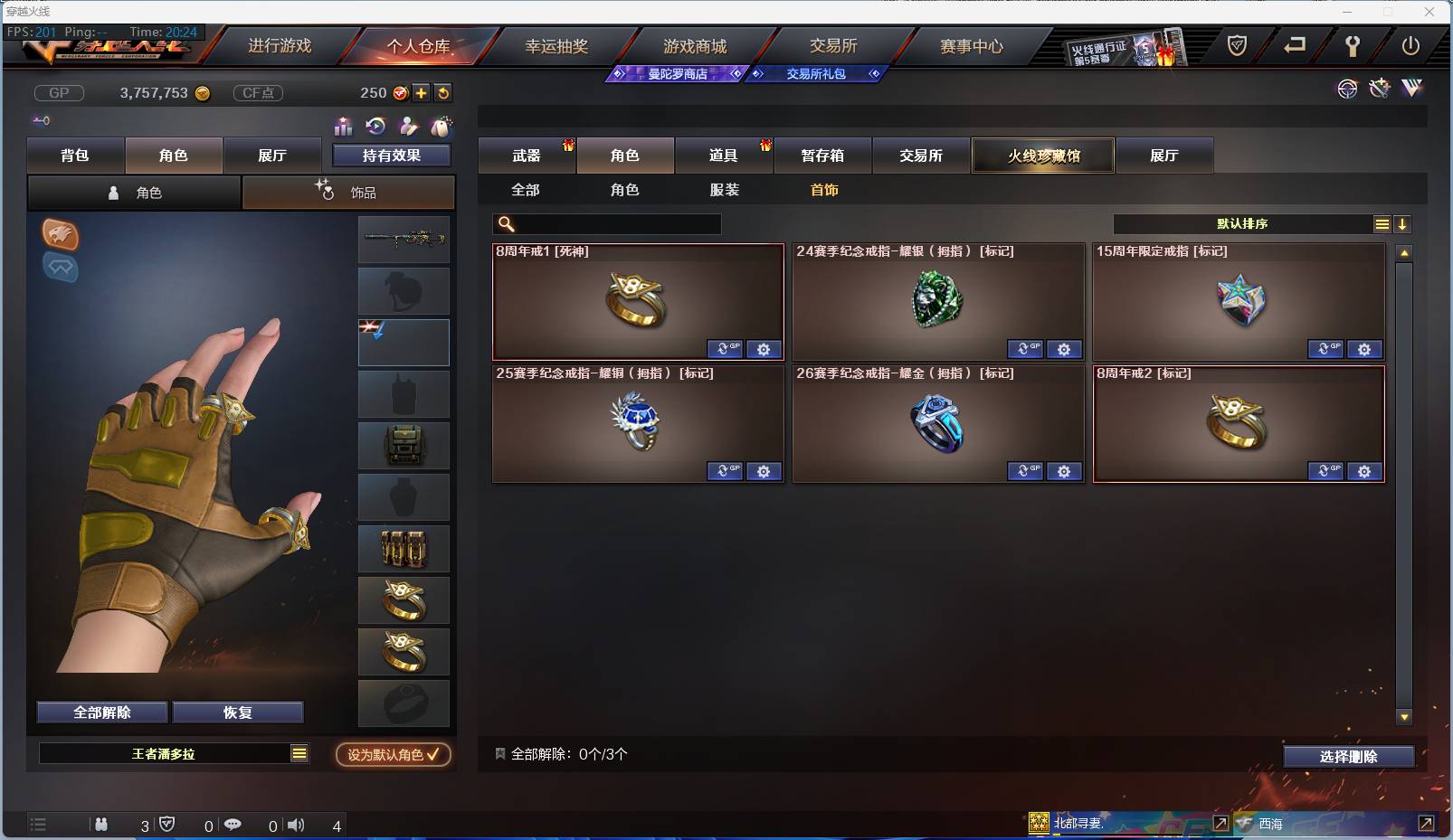Click the circular restore icon above the character preview

[x=374, y=127]
